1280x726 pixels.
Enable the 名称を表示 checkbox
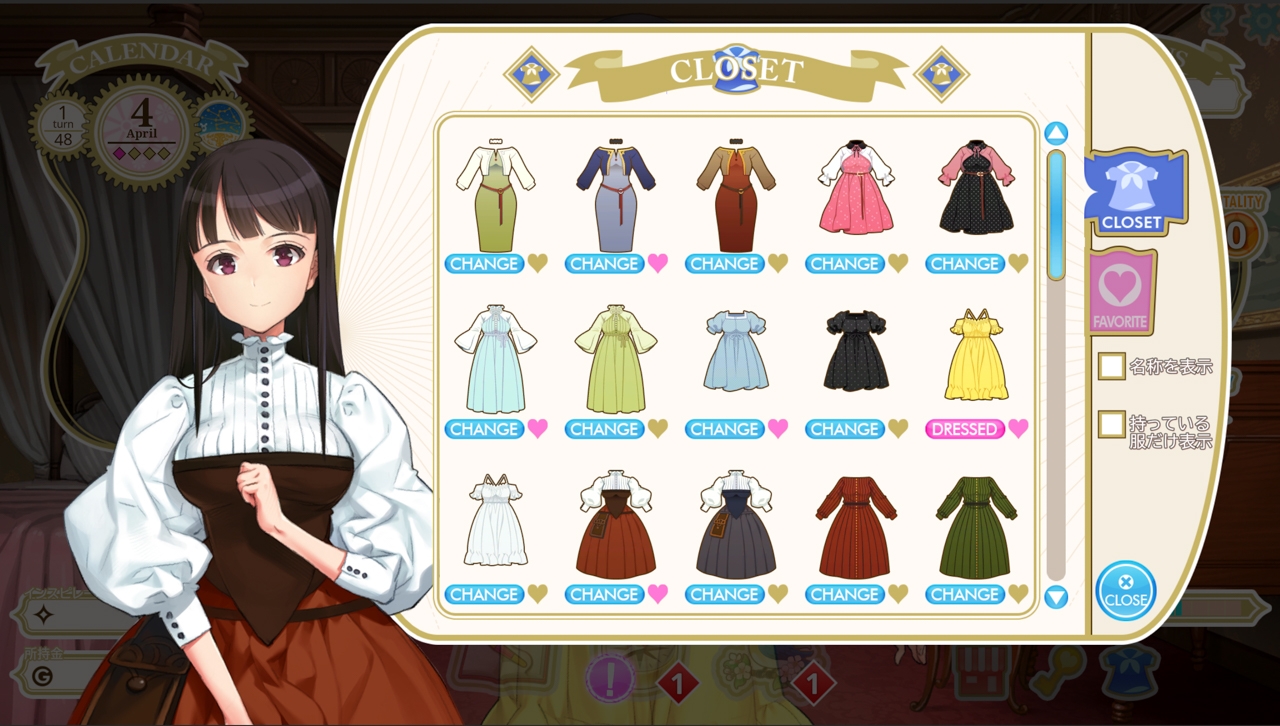tap(1110, 366)
